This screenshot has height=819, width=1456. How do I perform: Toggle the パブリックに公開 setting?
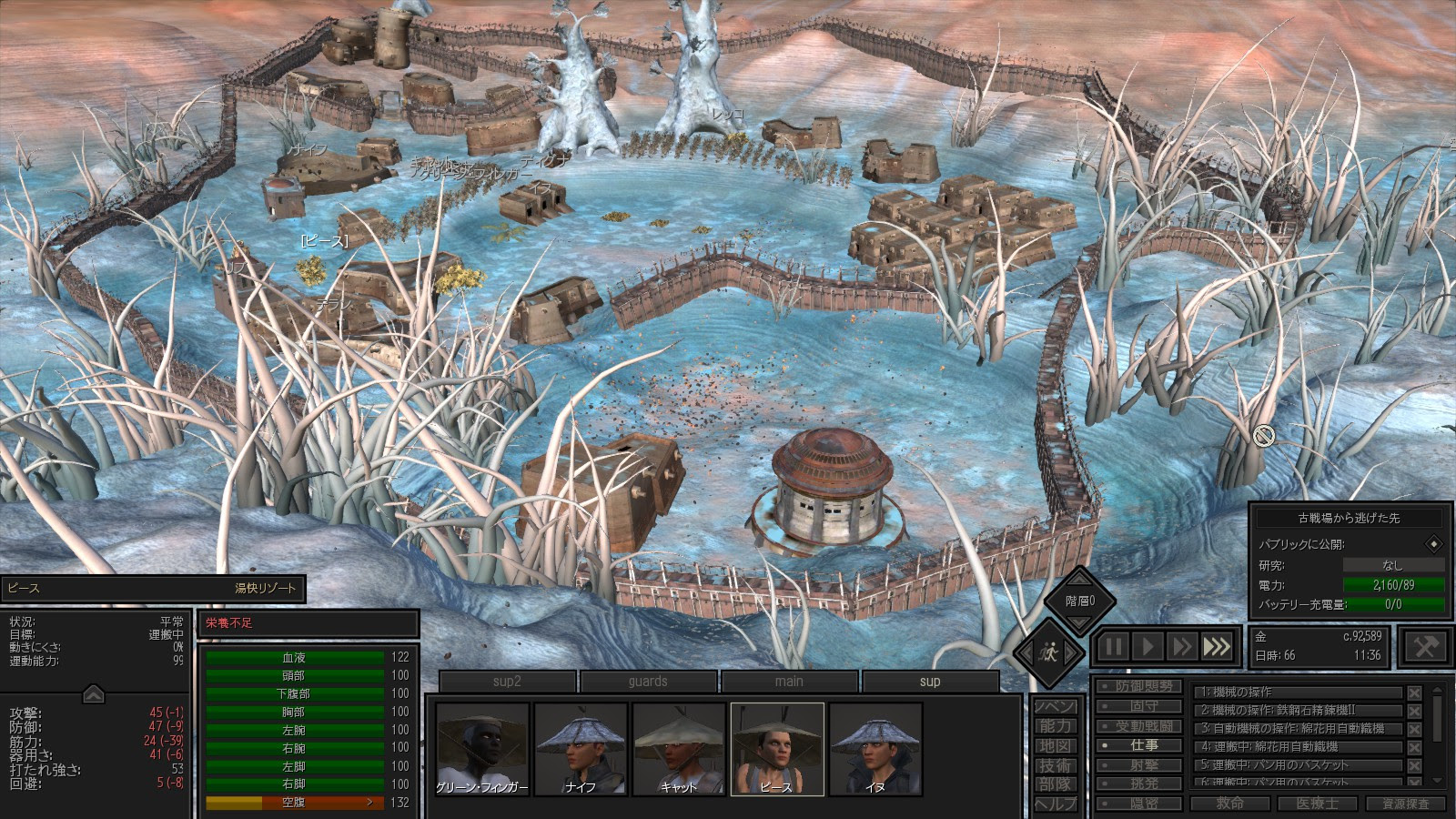click(1433, 543)
